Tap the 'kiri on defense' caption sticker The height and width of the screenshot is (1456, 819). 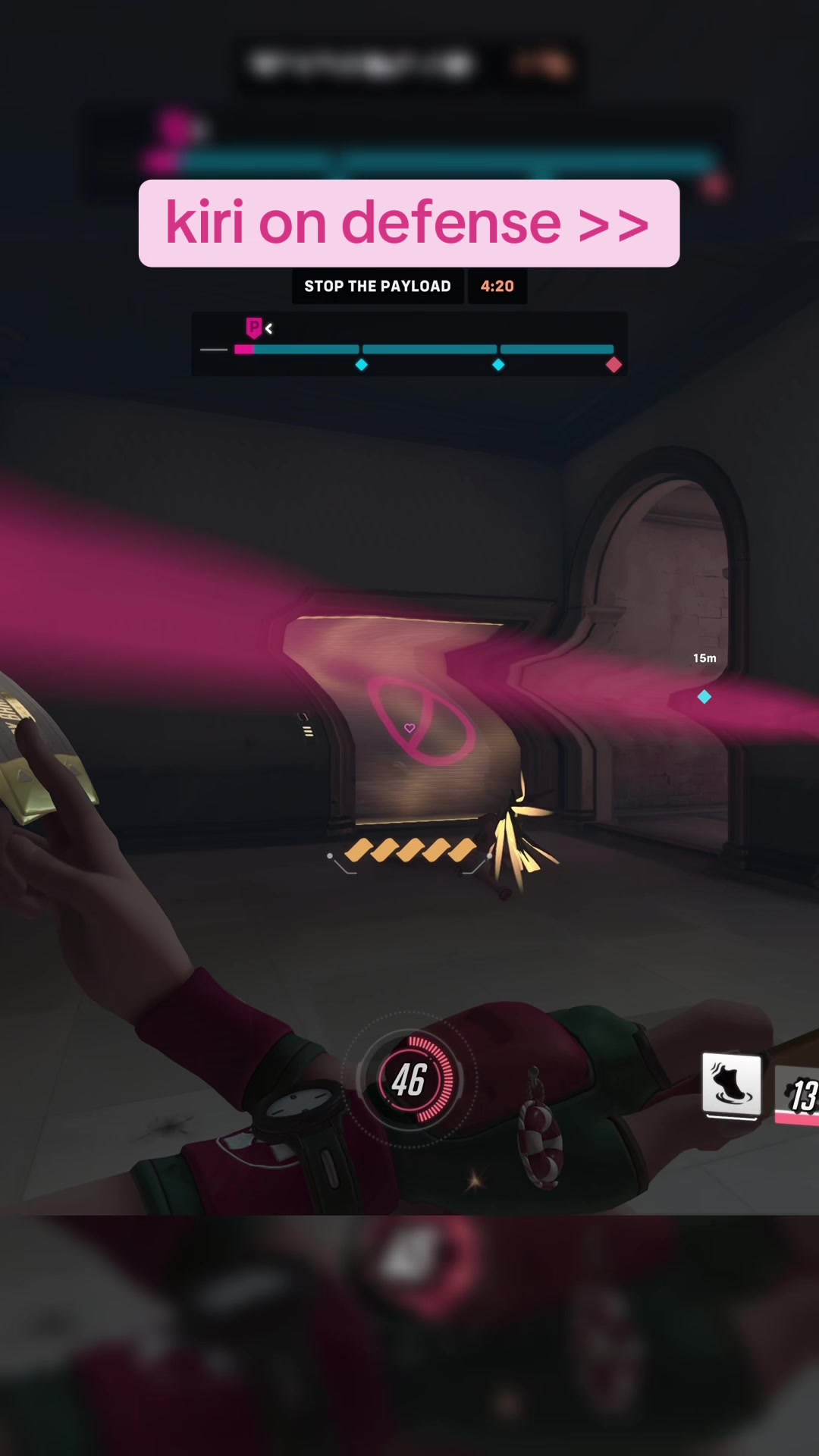(x=409, y=223)
